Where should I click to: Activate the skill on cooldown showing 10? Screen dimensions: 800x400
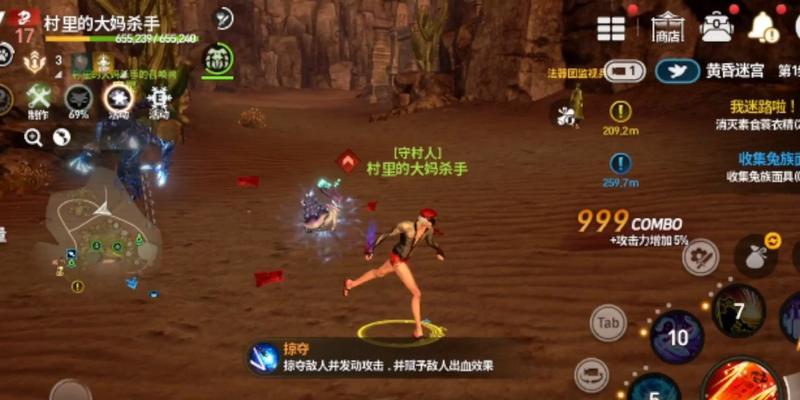[x=677, y=336]
